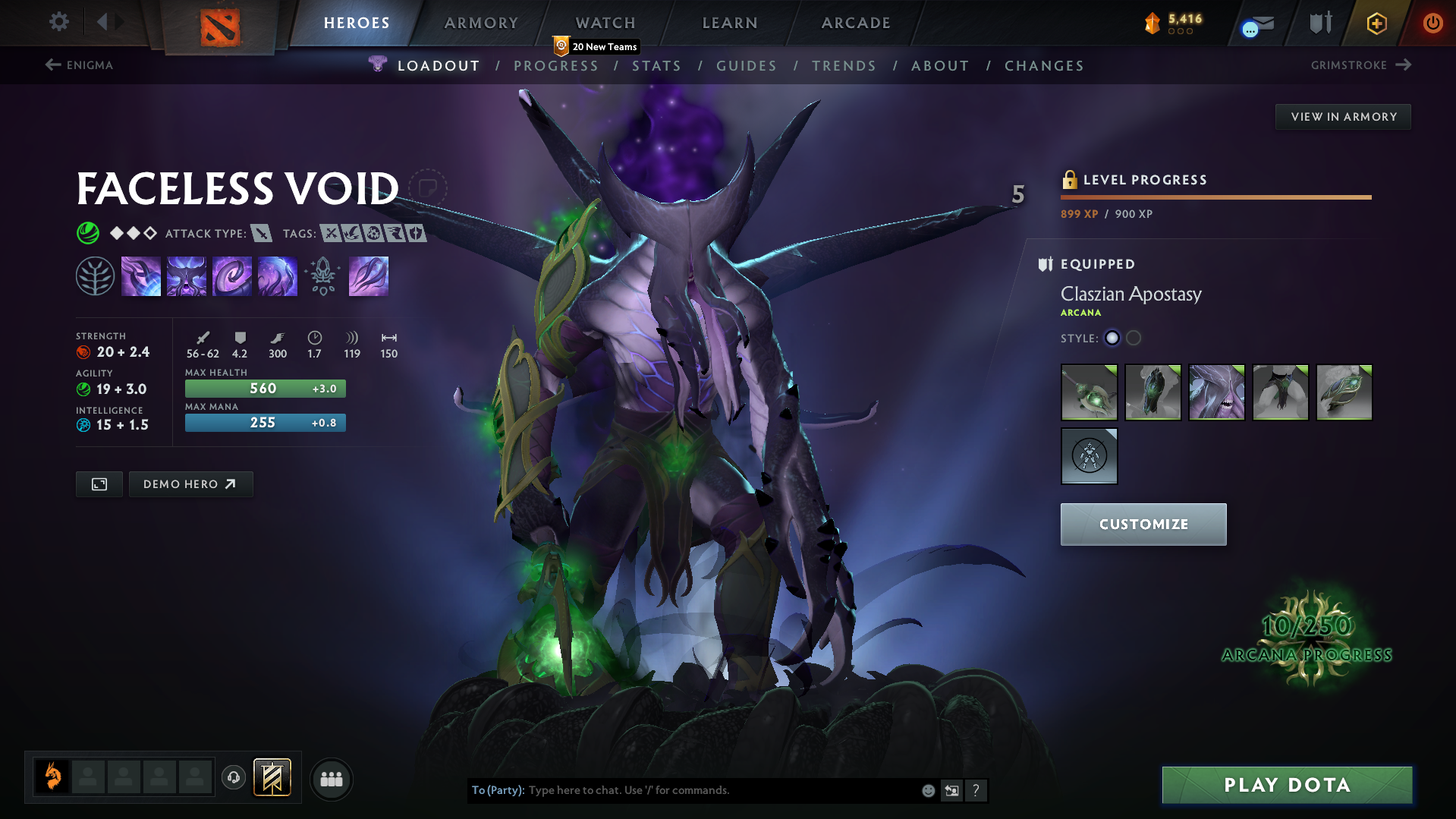
Task: Select the second arcana style option
Action: point(1134,339)
